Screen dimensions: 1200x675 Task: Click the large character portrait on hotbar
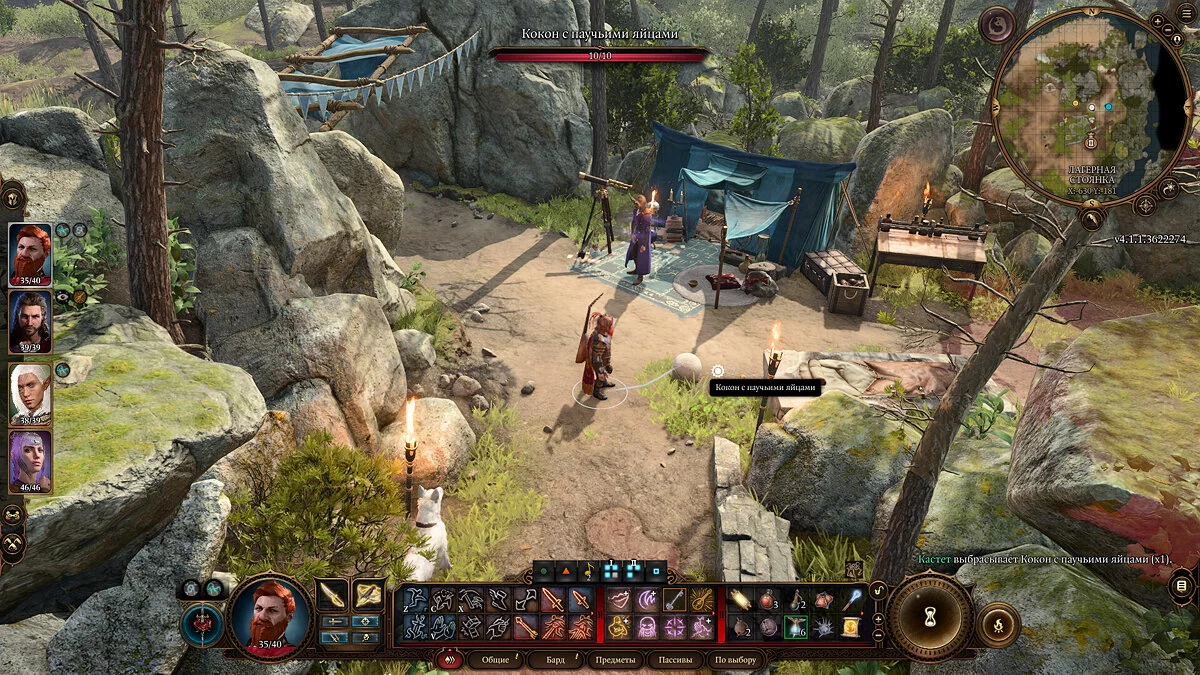(x=270, y=615)
